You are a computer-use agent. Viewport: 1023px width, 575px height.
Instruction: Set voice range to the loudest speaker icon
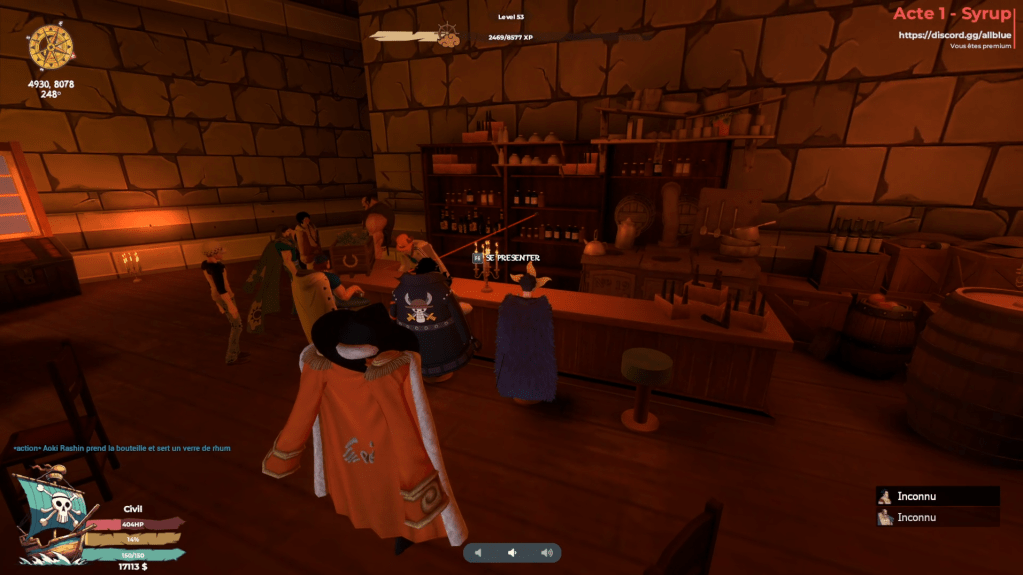tap(546, 553)
